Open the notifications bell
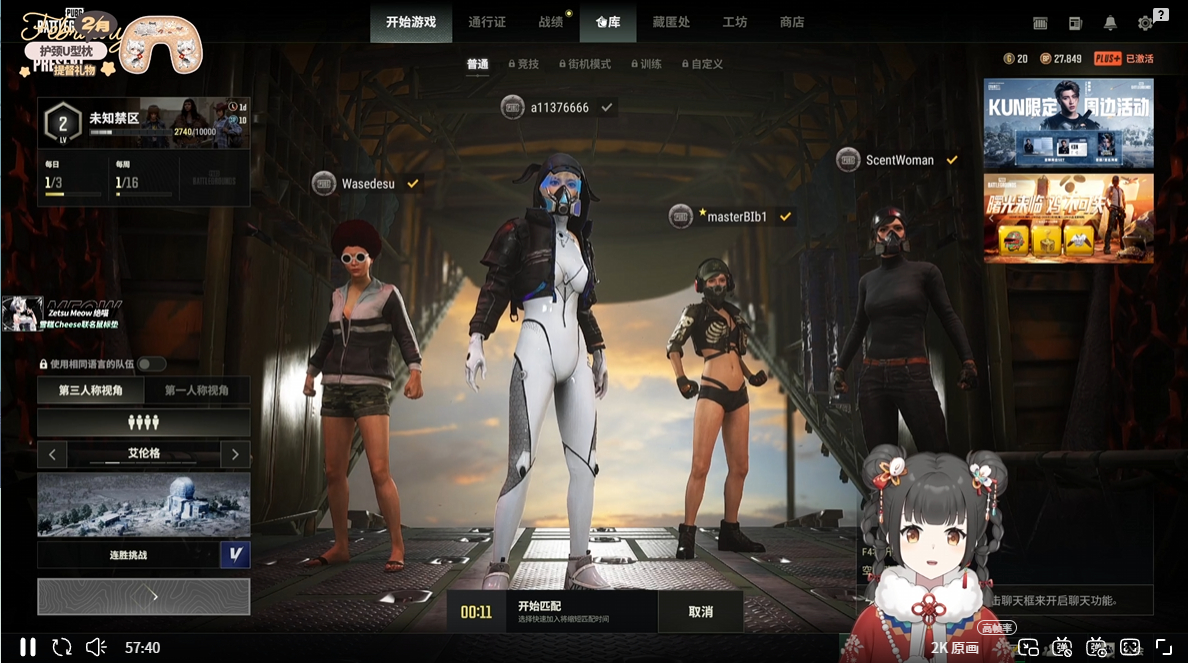The width and height of the screenshot is (1188, 663). click(x=1110, y=23)
